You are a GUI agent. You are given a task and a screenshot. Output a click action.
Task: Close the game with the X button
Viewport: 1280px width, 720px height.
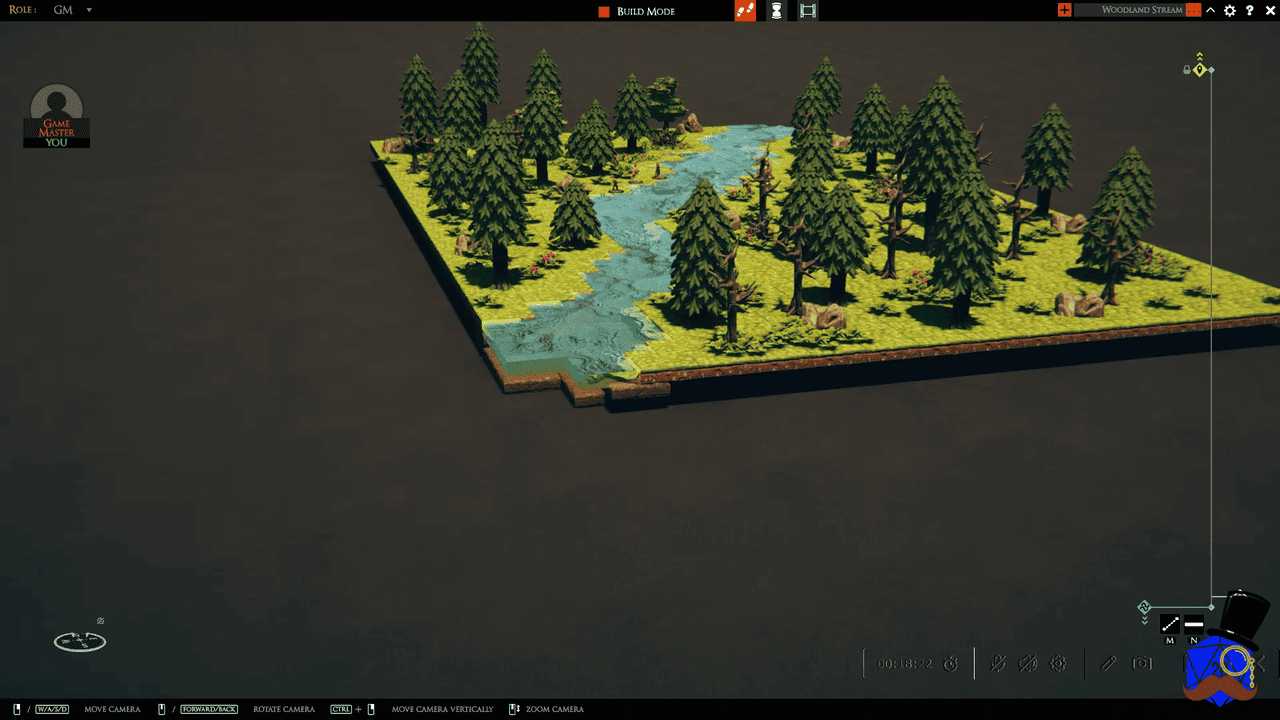(x=1269, y=10)
